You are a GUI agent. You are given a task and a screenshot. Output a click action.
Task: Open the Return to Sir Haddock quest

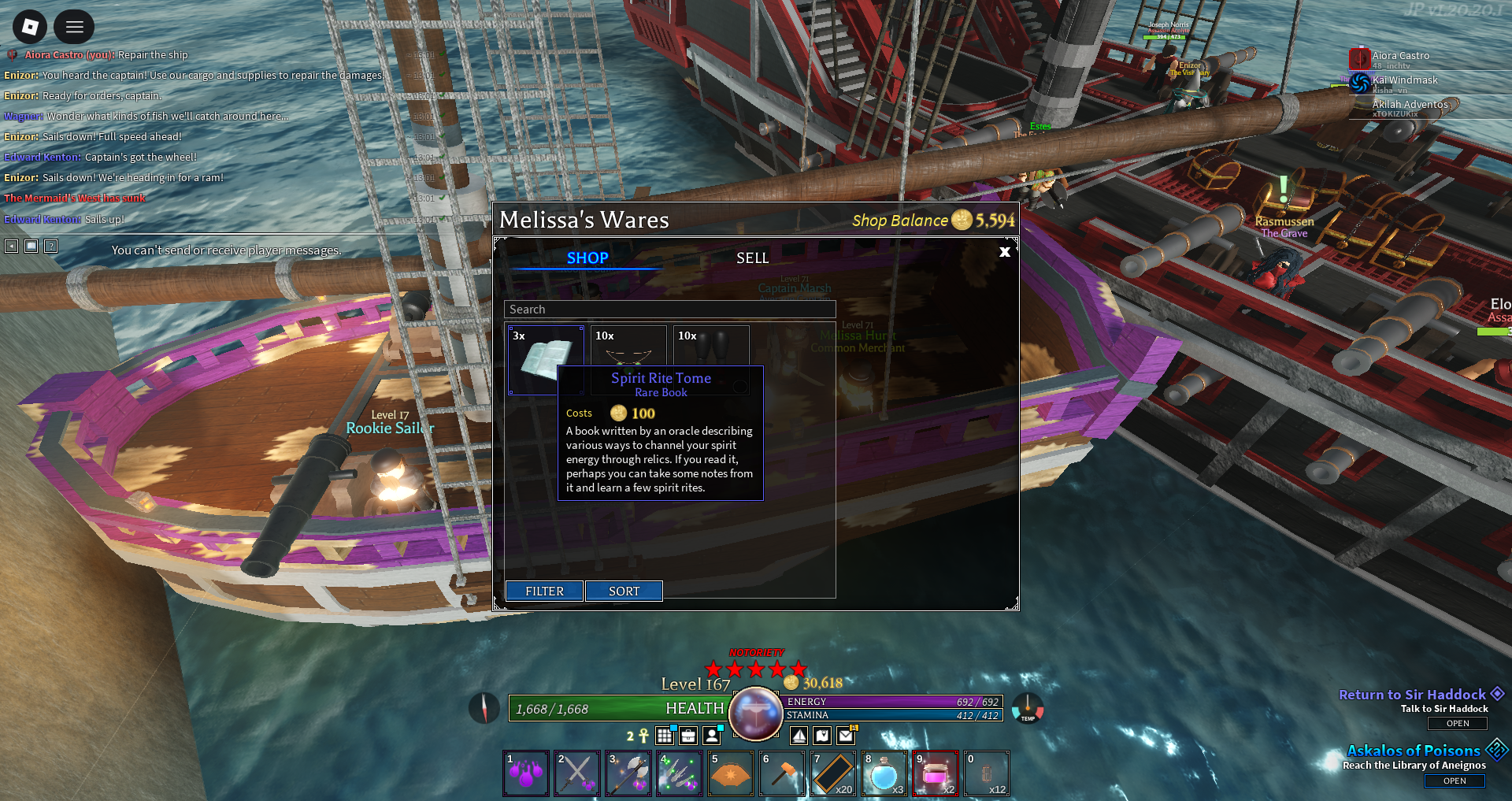coord(1458,723)
